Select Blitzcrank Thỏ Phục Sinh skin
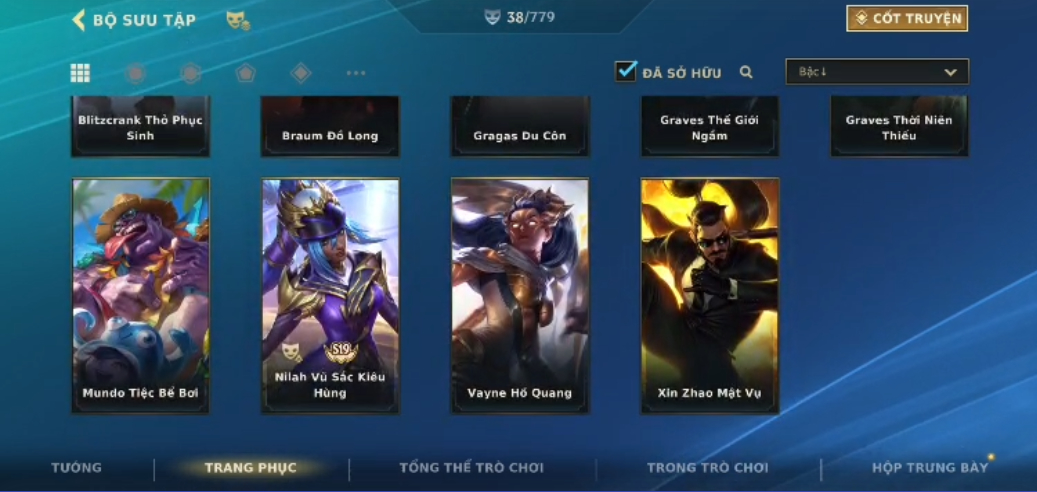This screenshot has height=492, width=1037. (141, 127)
